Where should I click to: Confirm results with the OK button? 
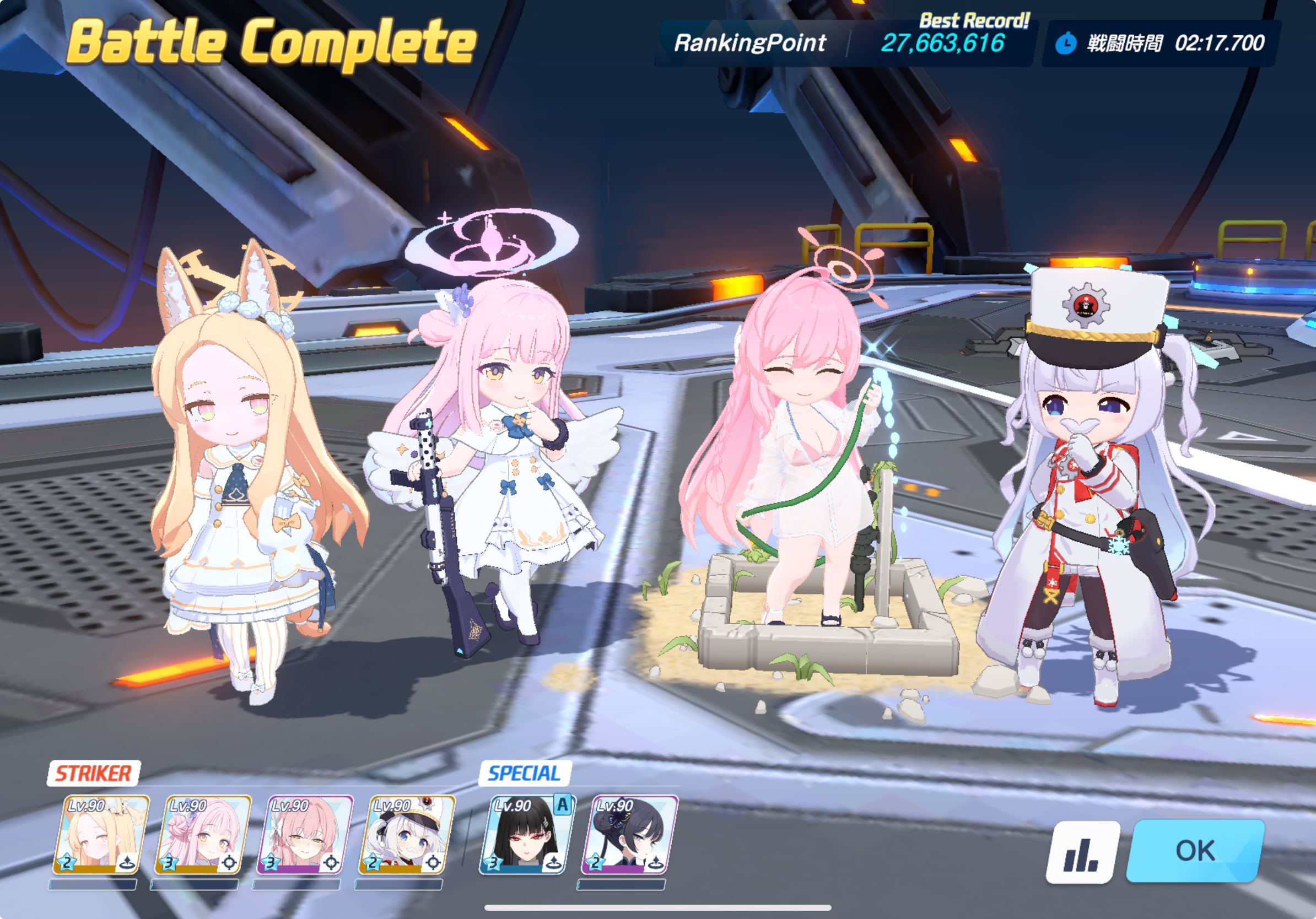point(1196,850)
